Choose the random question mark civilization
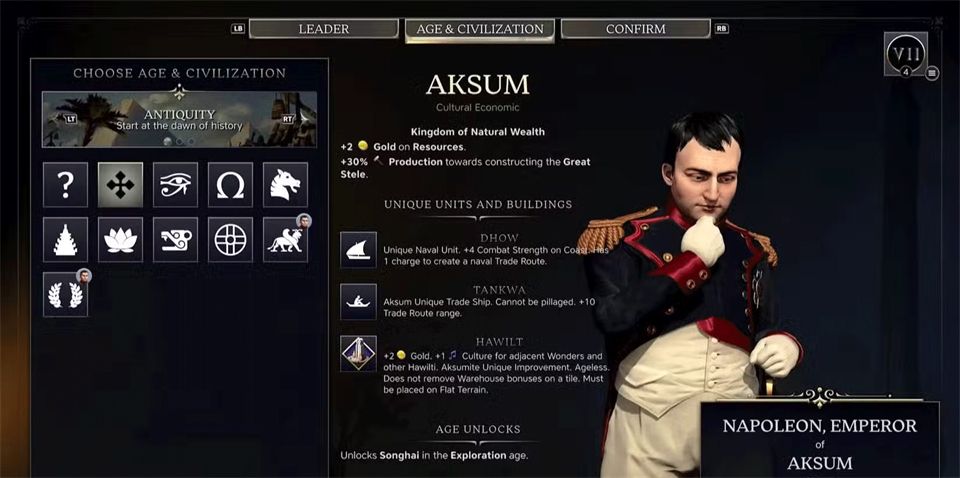The width and height of the screenshot is (960, 478). tap(65, 185)
